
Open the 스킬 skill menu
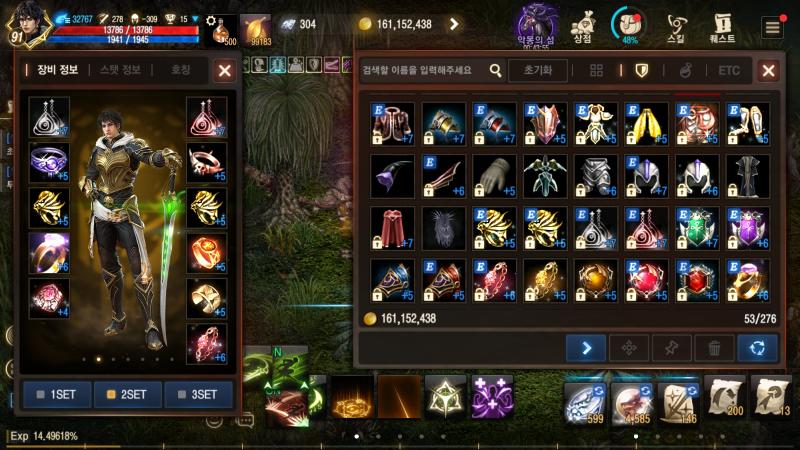click(676, 24)
